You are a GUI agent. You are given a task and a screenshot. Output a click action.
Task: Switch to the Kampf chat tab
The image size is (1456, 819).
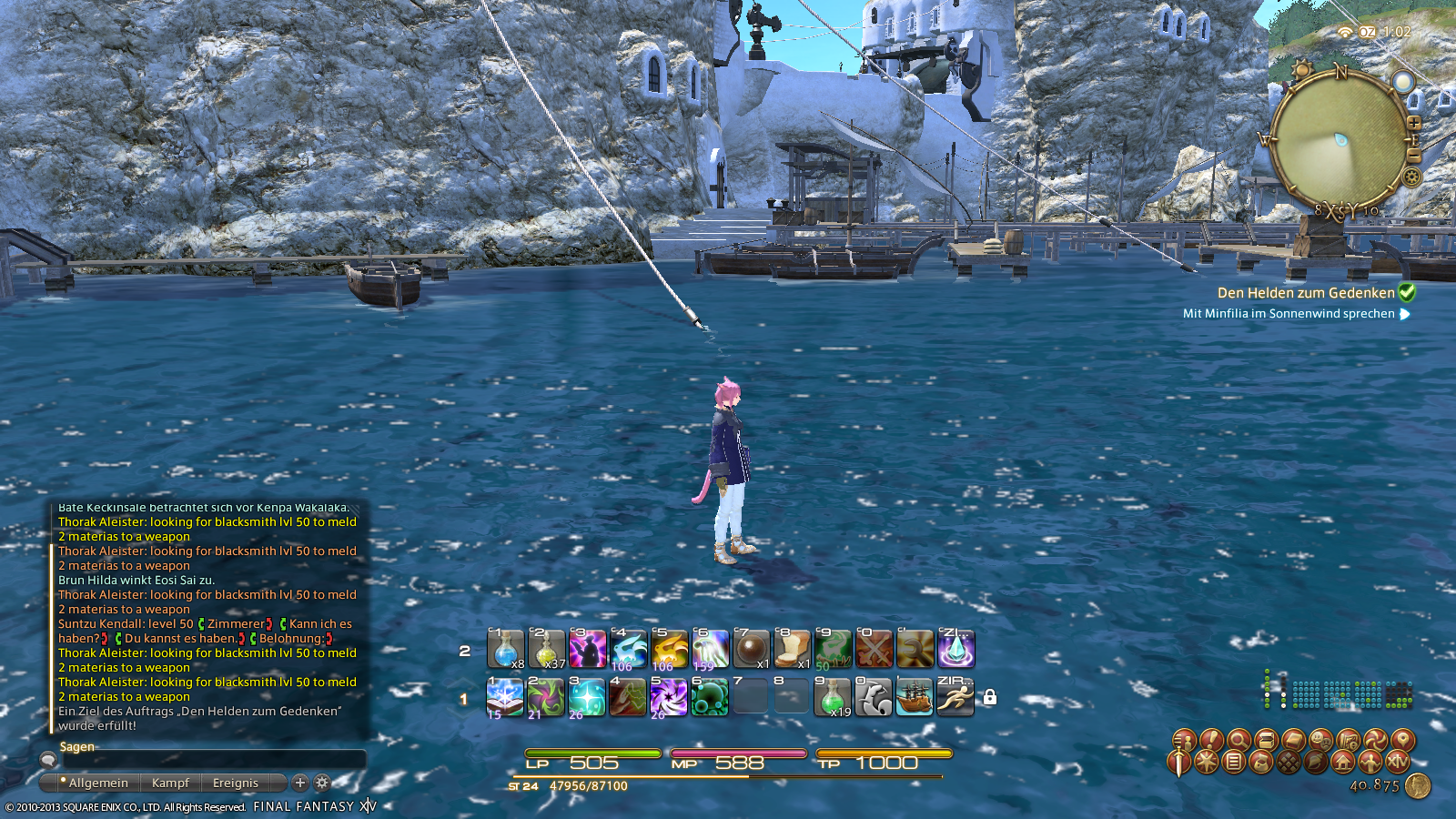click(x=170, y=783)
